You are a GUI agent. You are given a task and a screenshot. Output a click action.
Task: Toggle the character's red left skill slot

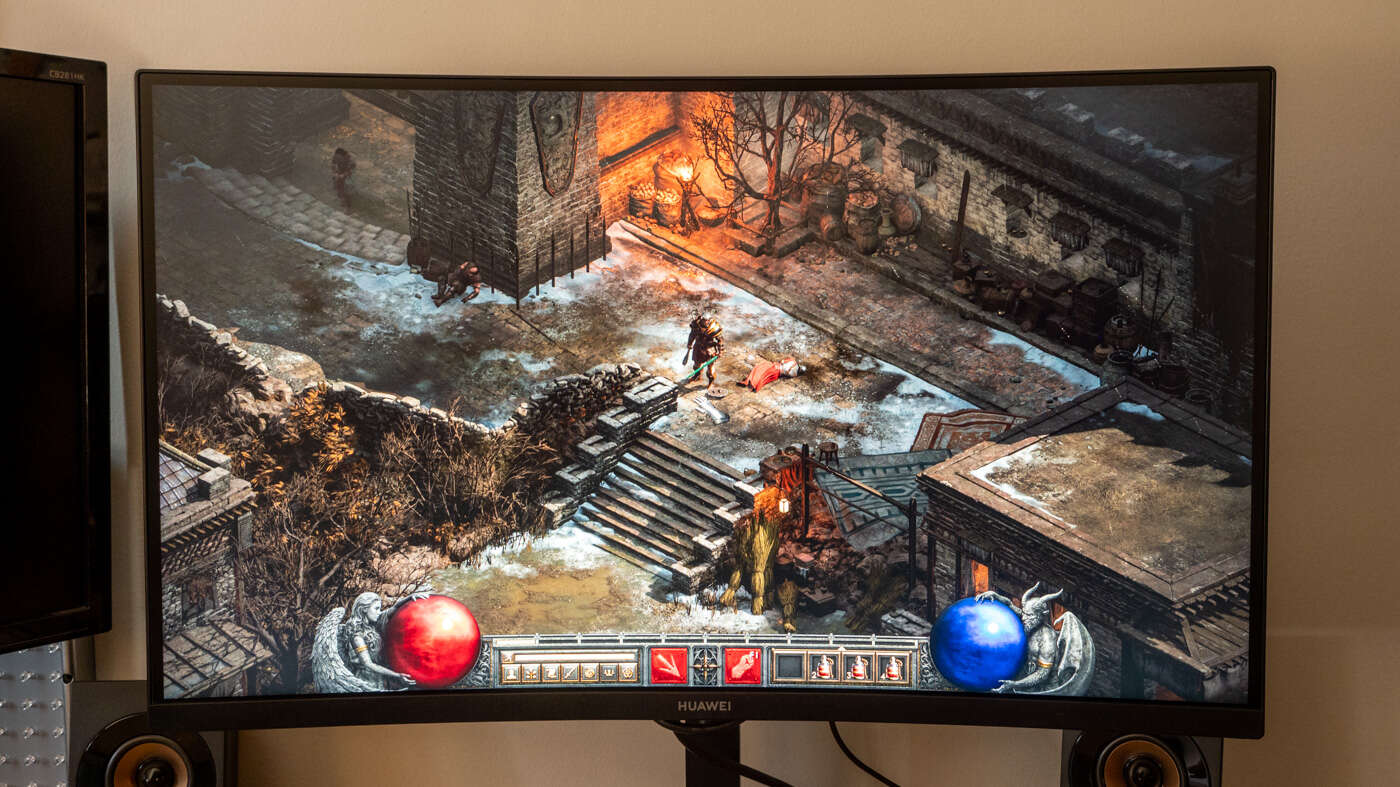669,665
